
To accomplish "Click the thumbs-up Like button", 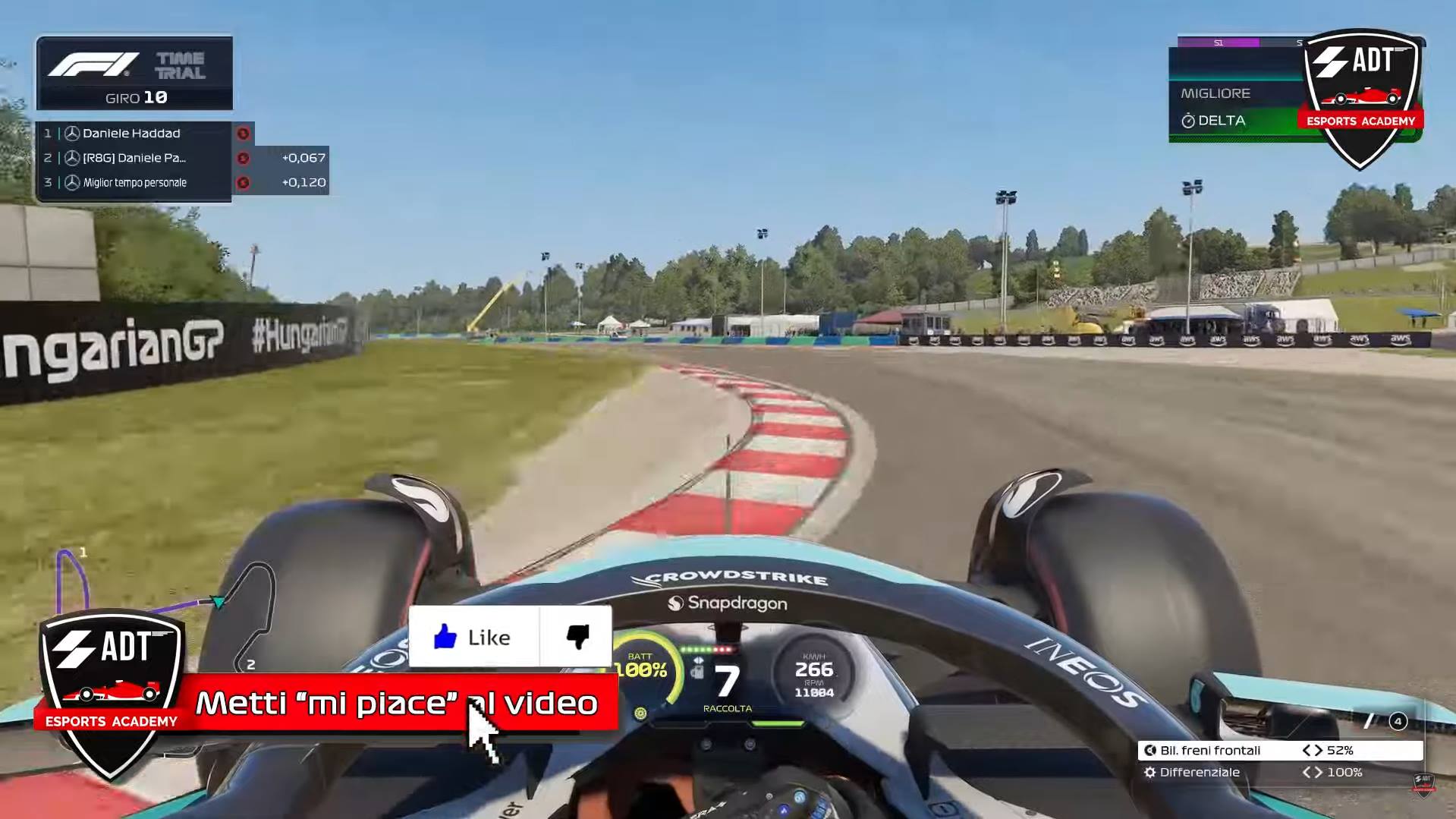I will [473, 637].
